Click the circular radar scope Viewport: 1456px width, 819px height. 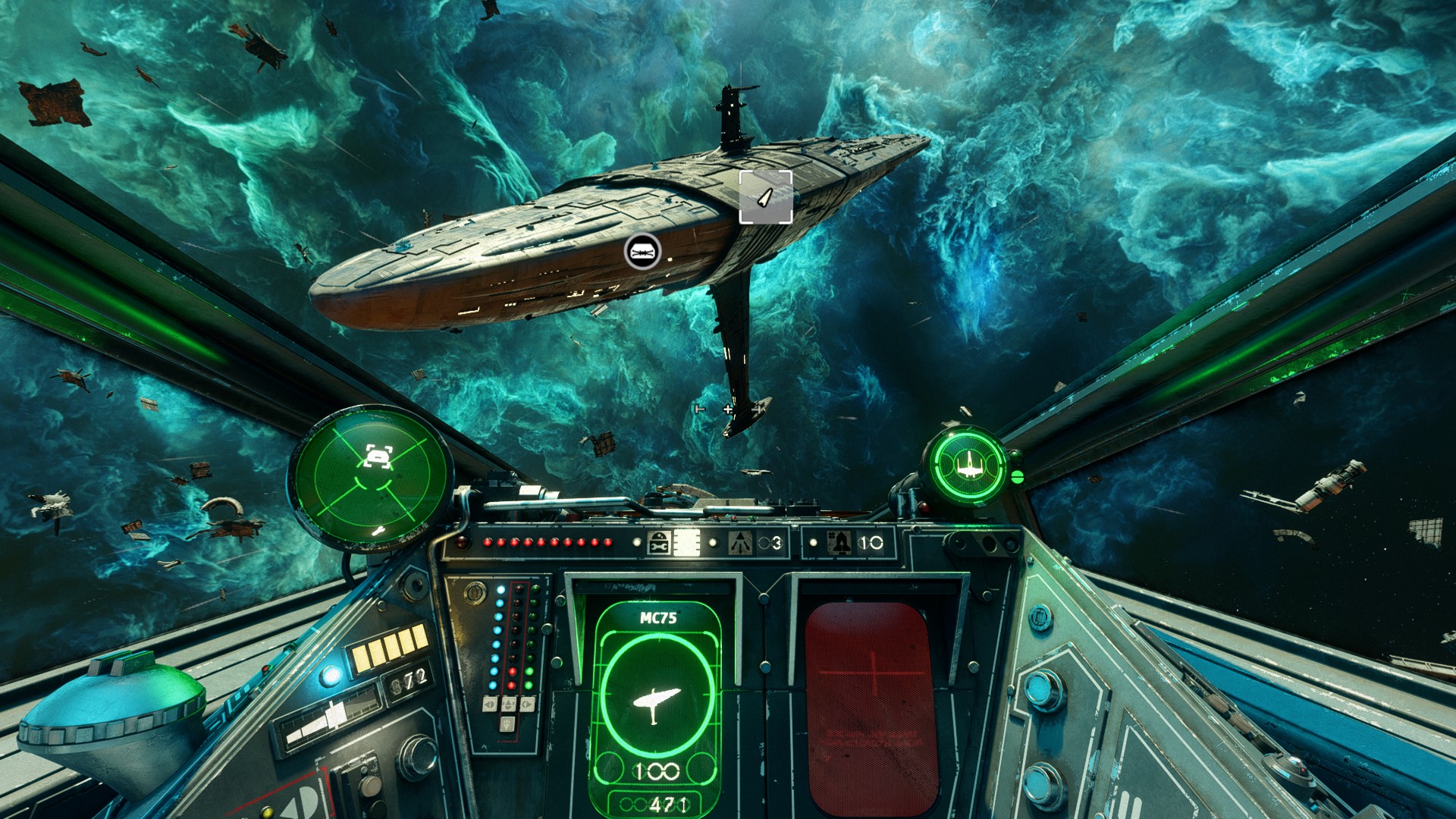pyautogui.click(x=370, y=478)
